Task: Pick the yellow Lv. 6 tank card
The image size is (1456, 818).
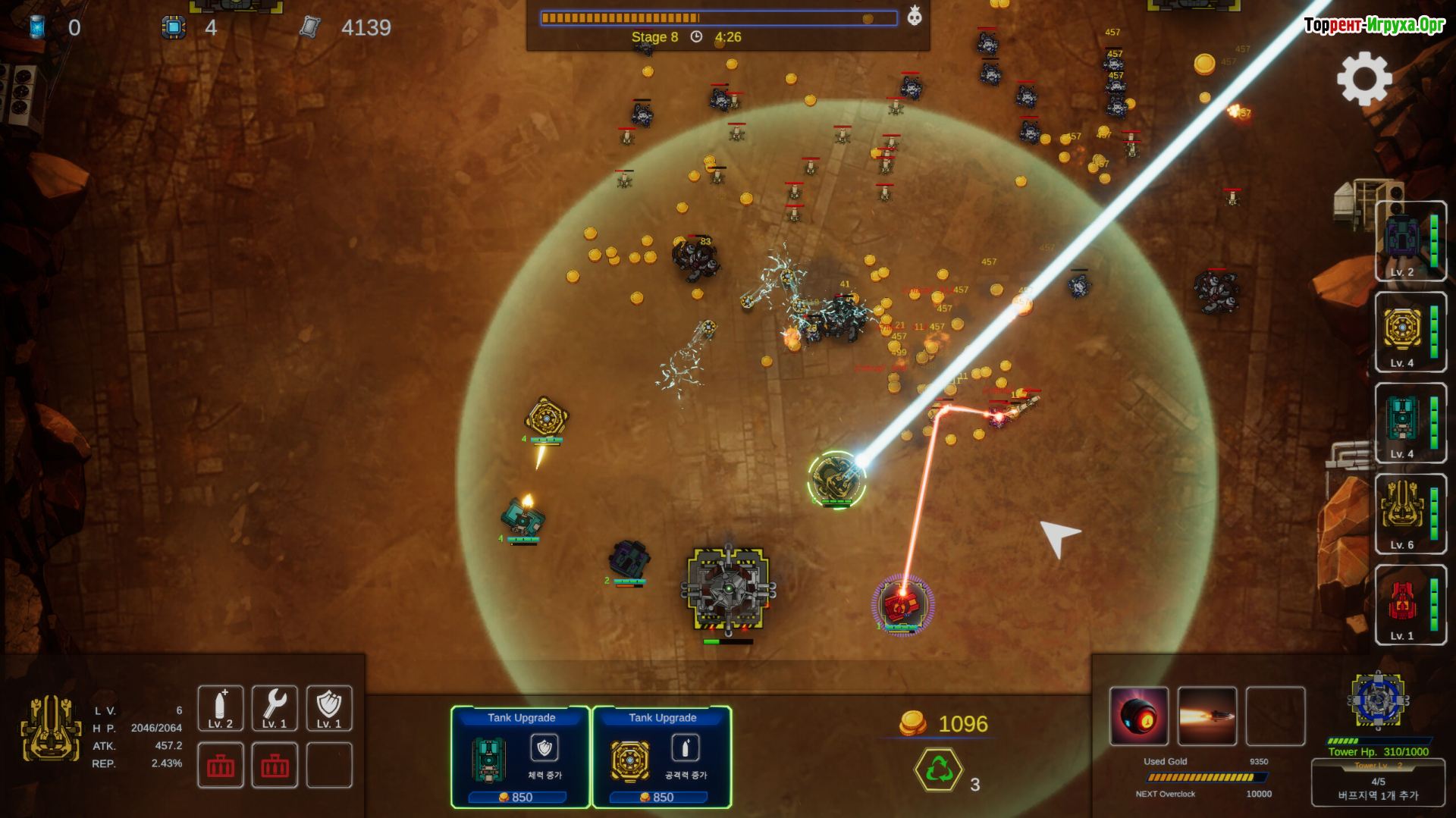Action: [1410, 514]
